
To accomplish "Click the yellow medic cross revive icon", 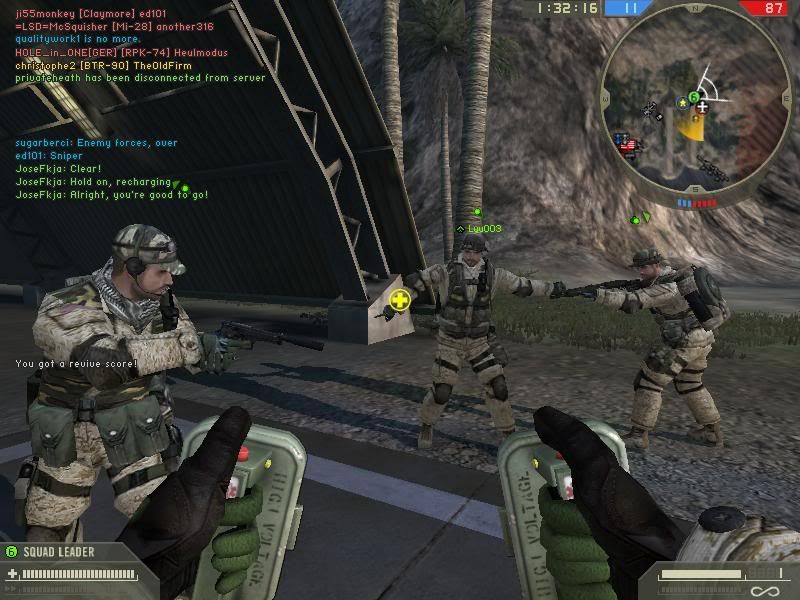I will coord(400,300).
